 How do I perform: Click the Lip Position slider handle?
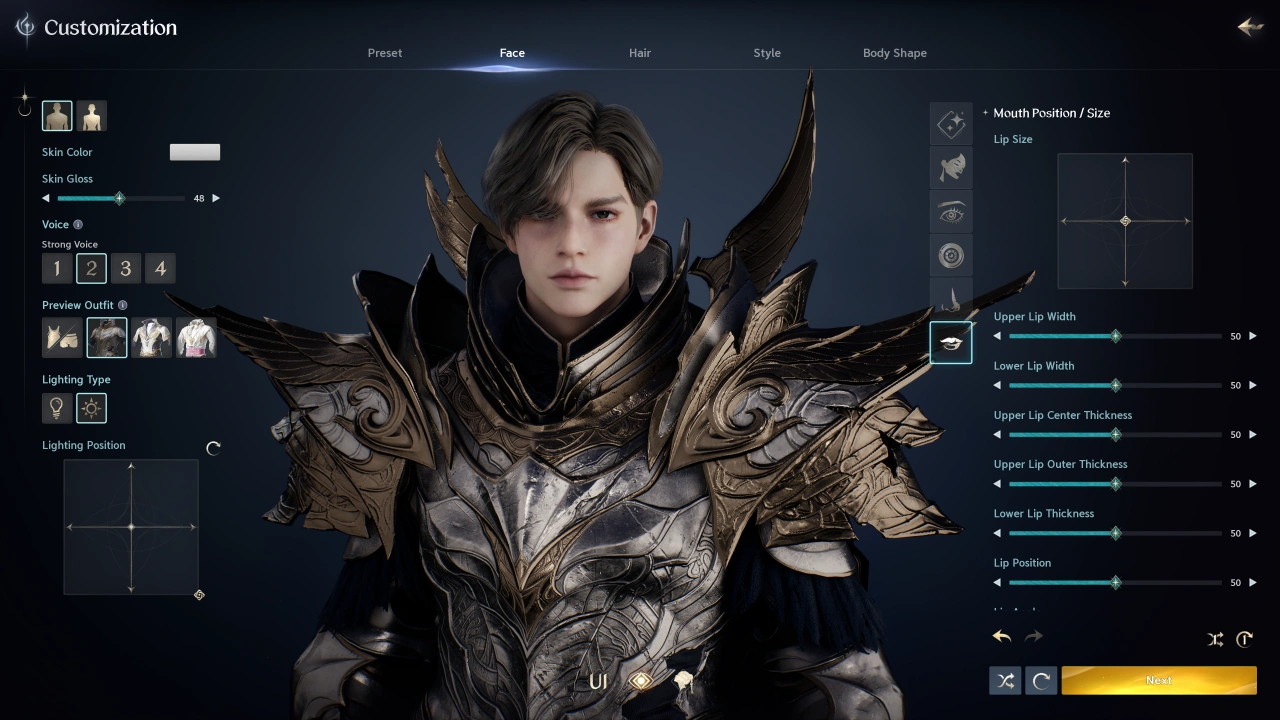click(1115, 582)
